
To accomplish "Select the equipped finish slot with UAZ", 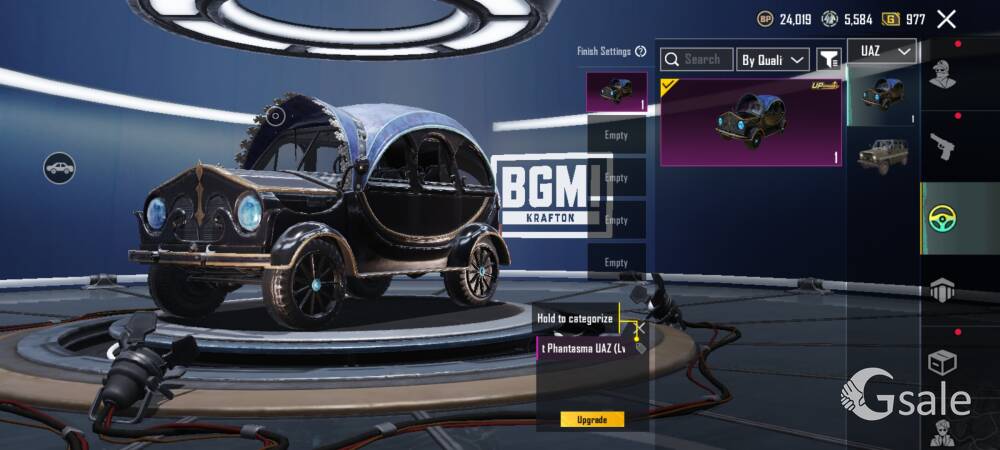I will 616,92.
